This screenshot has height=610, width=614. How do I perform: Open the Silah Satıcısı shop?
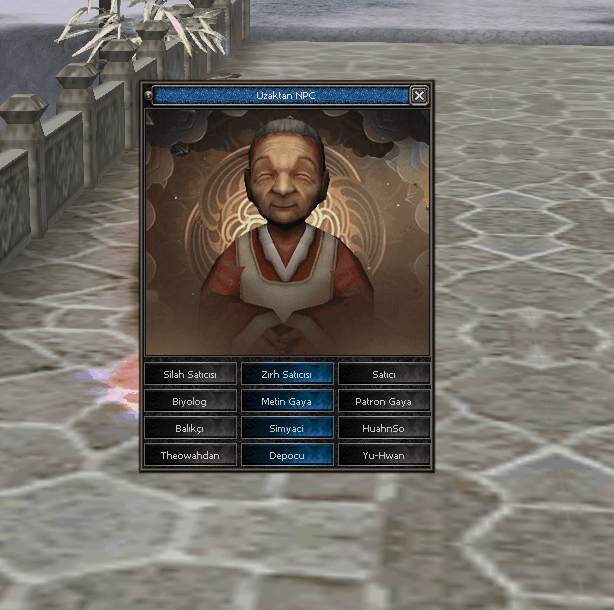coord(189,374)
